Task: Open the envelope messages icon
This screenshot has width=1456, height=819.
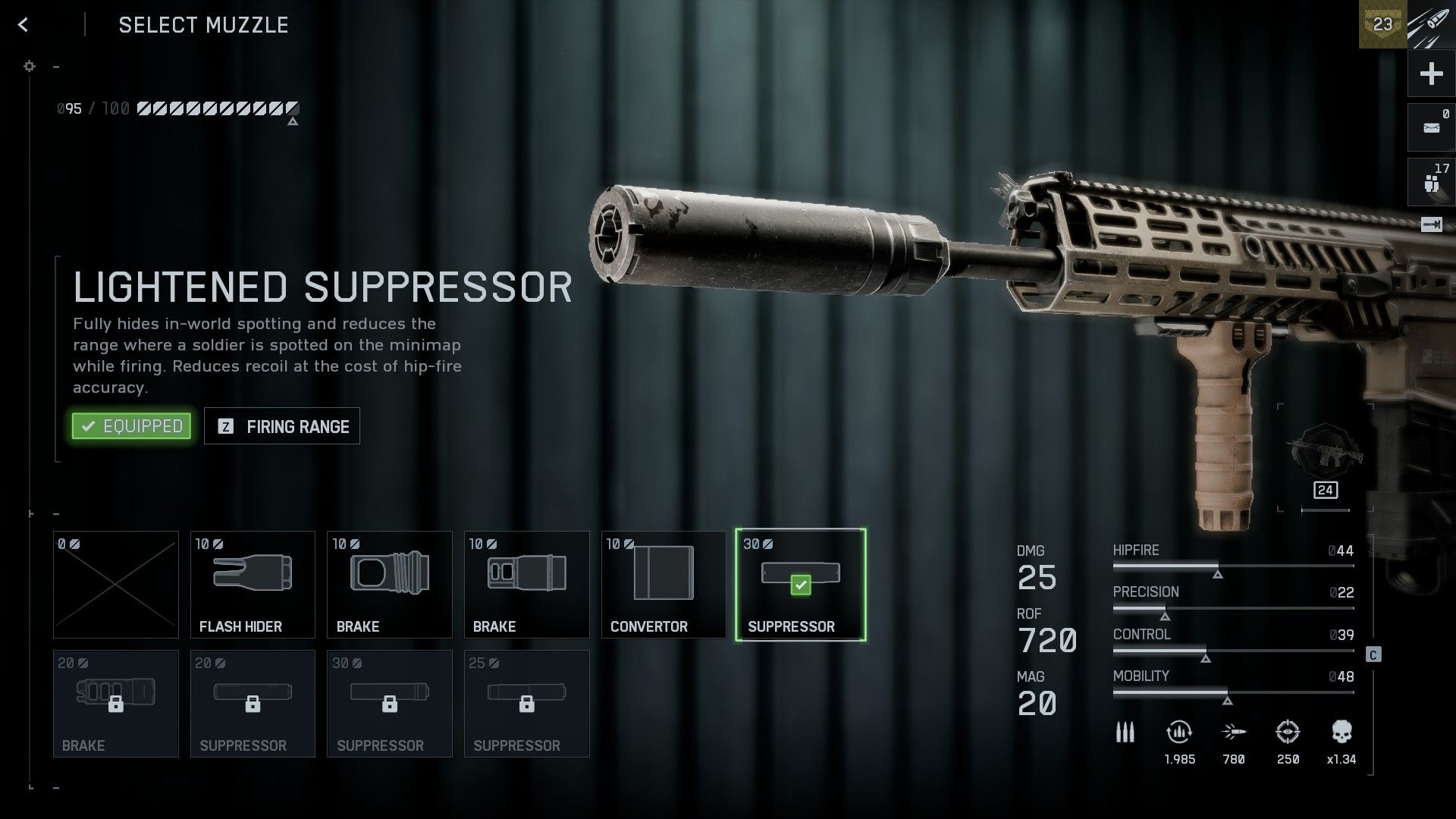Action: (x=1431, y=127)
